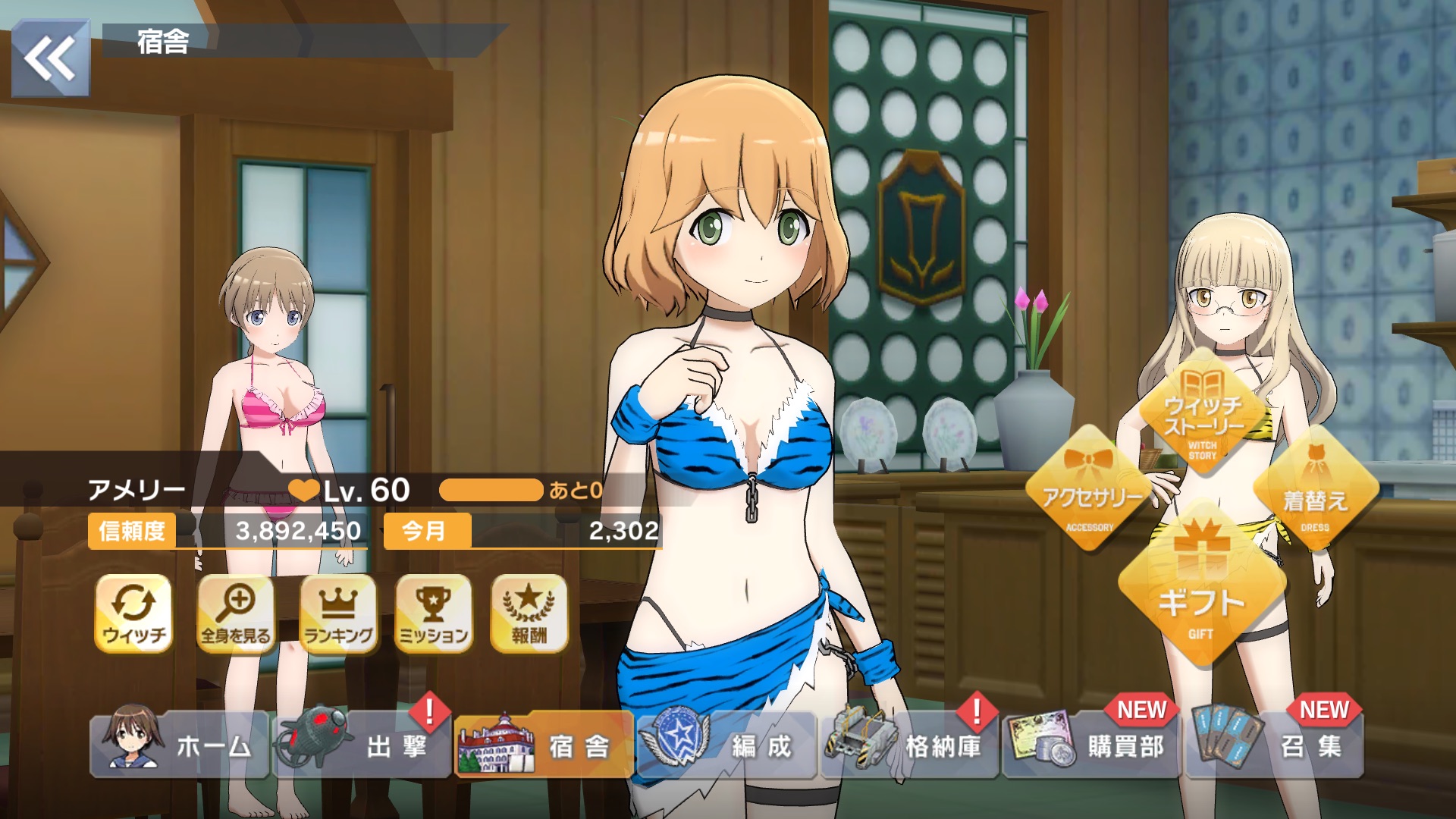Show the ランキング ranking screen
This screenshot has height=819, width=1456.
point(338,613)
